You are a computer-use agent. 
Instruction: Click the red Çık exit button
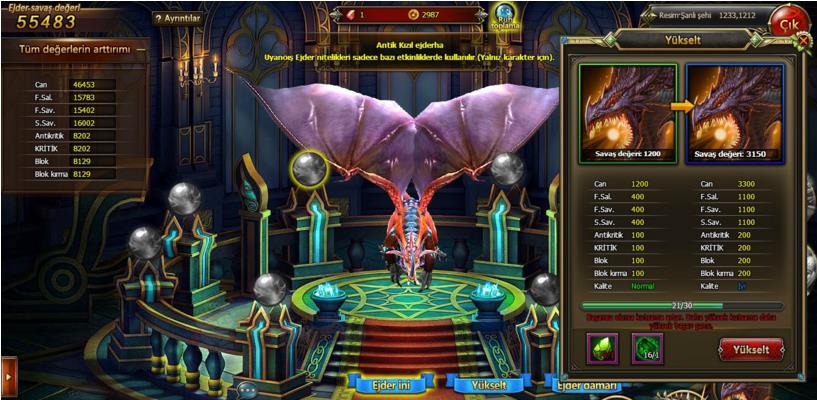tap(788, 21)
